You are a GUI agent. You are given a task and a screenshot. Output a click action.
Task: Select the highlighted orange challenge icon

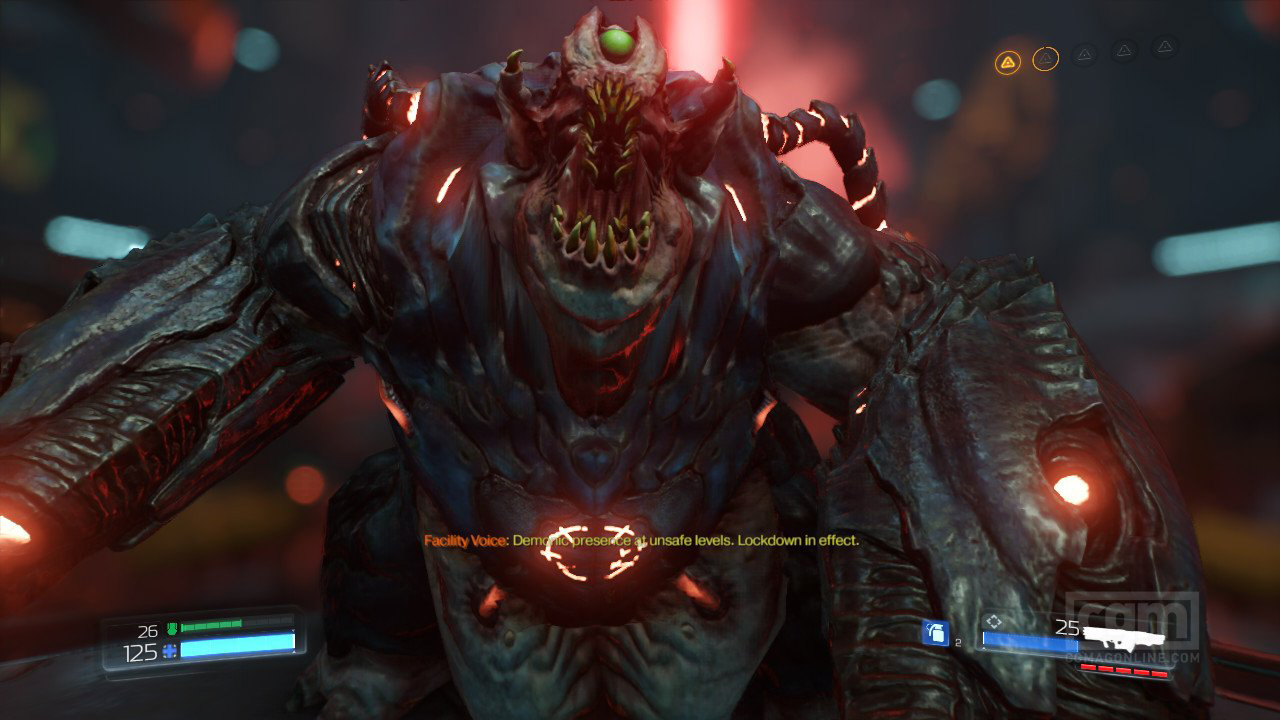pyautogui.click(x=1008, y=59)
